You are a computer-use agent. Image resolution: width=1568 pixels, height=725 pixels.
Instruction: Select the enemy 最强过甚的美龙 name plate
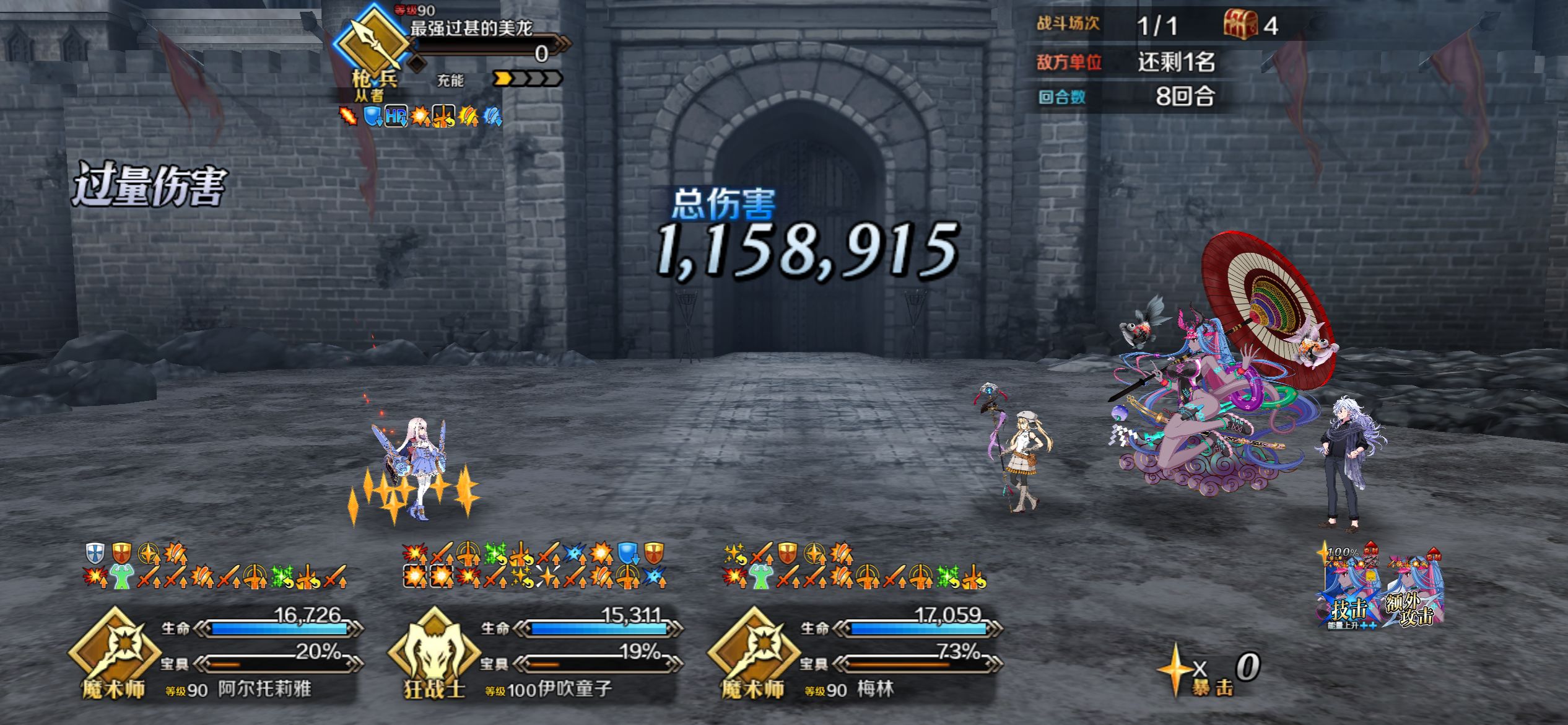point(471,29)
